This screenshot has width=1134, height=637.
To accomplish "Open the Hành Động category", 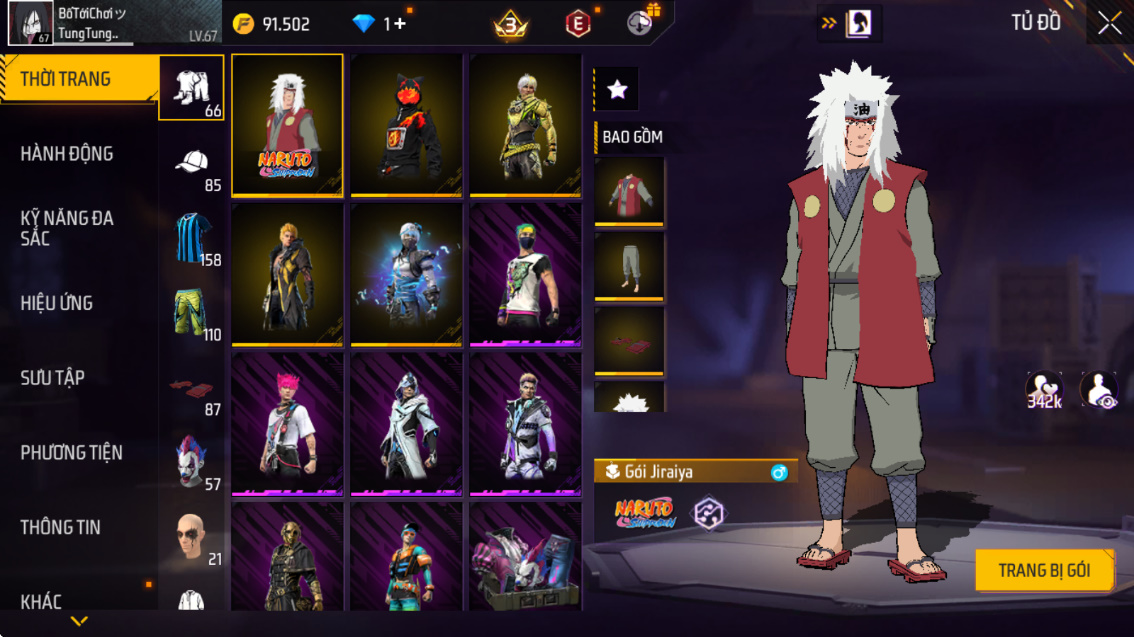I will click(x=67, y=154).
